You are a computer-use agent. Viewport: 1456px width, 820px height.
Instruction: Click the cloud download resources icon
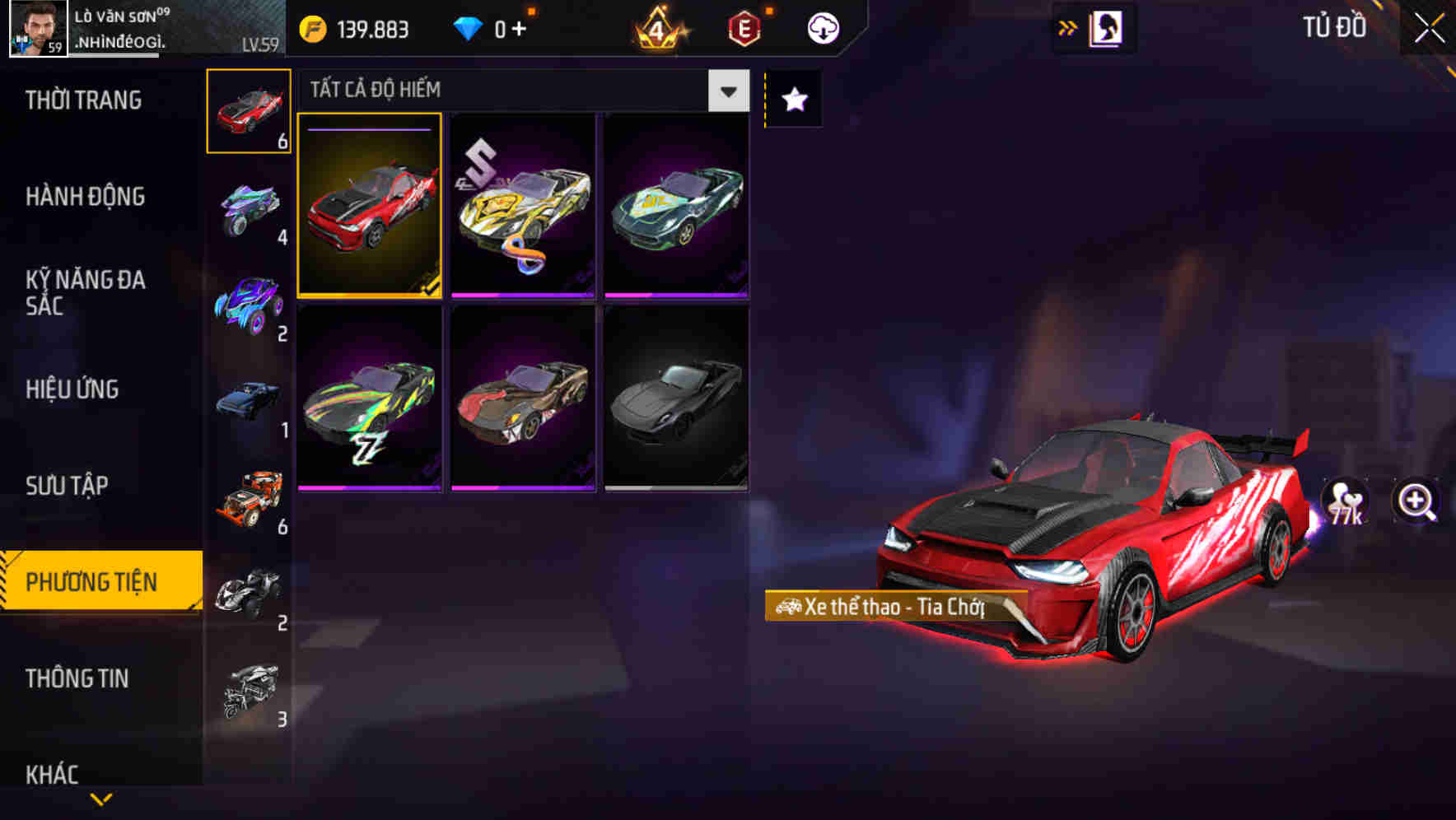[821, 27]
